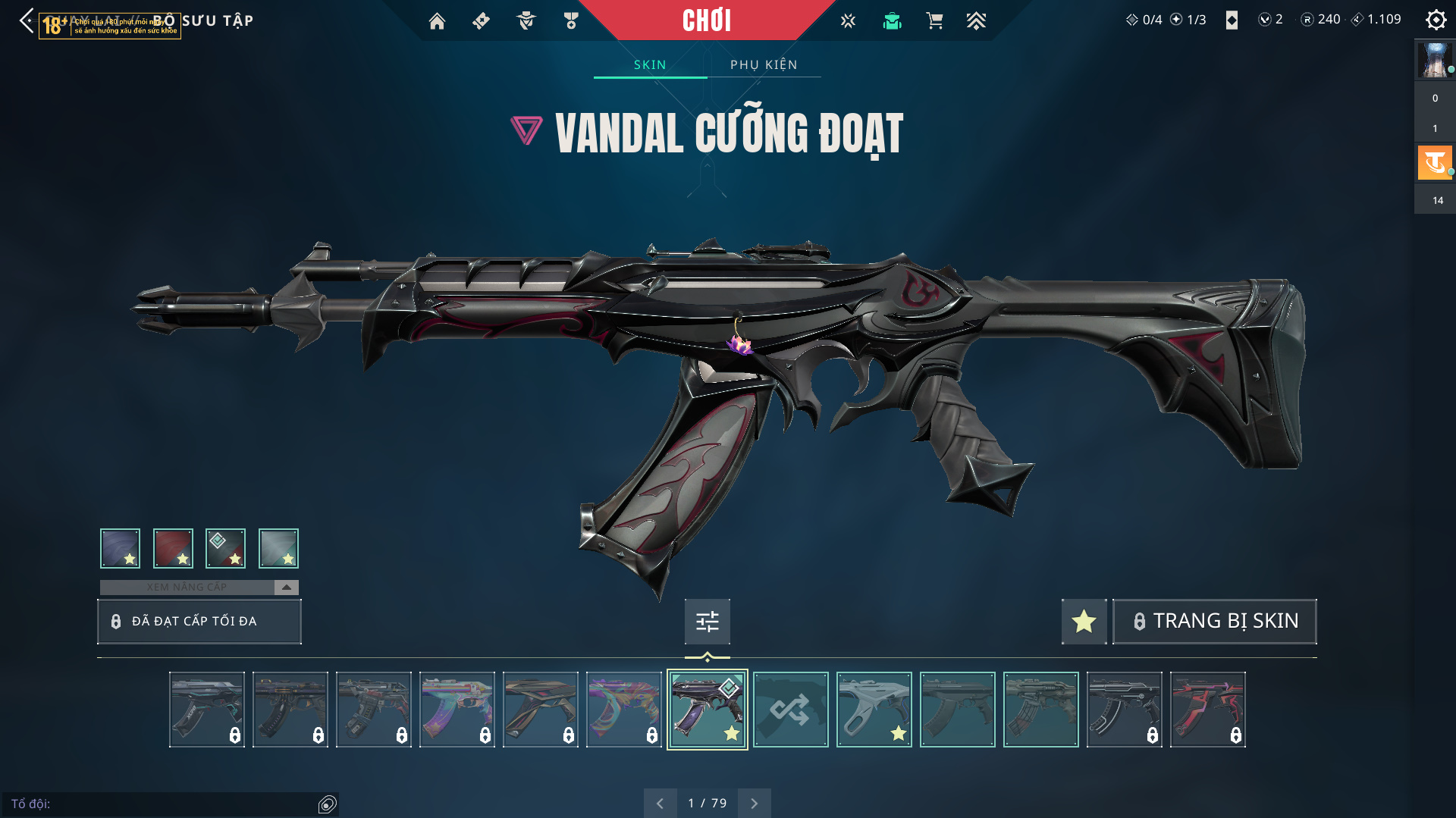Open the home screen icon
Screen dimensions: 1456x818
437,21
